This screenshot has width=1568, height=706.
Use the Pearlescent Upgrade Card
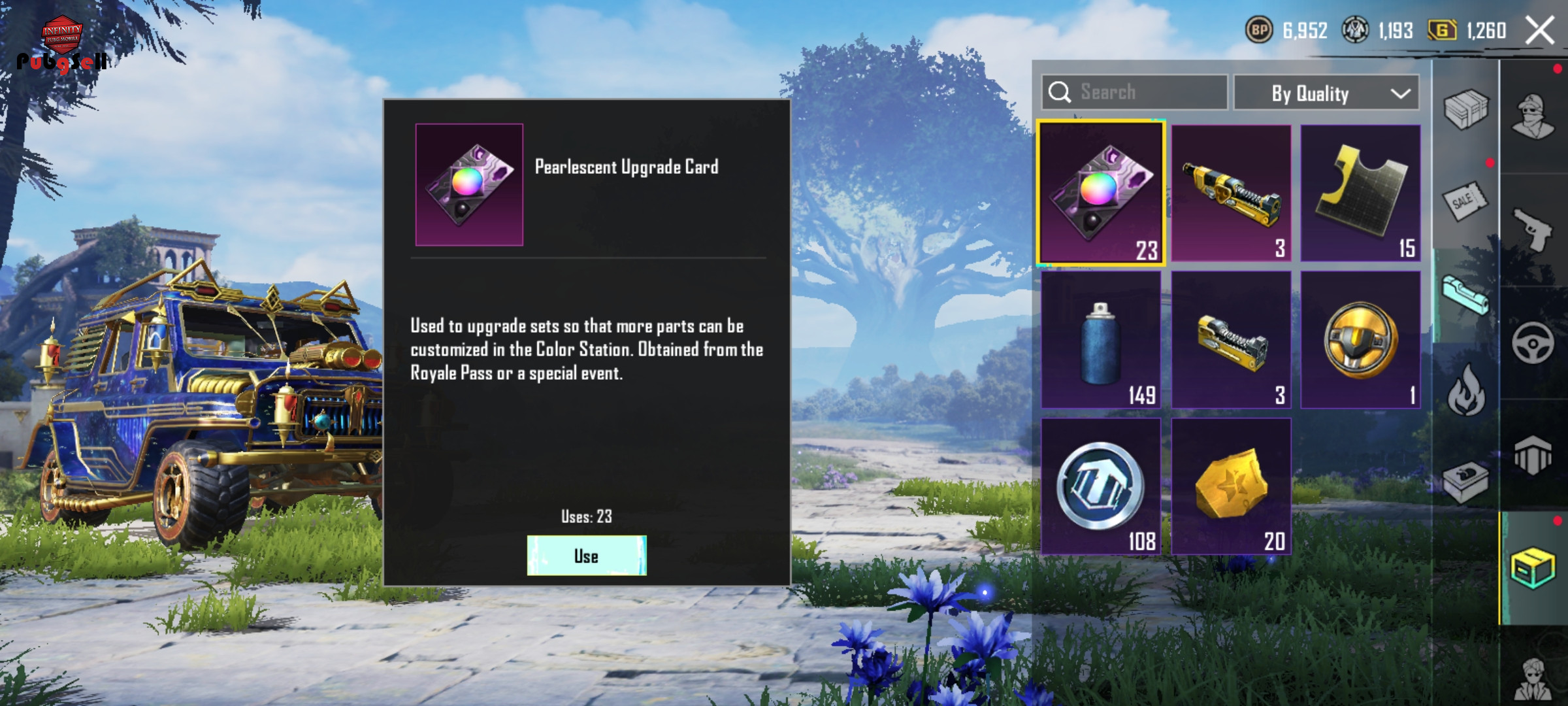pyautogui.click(x=586, y=556)
